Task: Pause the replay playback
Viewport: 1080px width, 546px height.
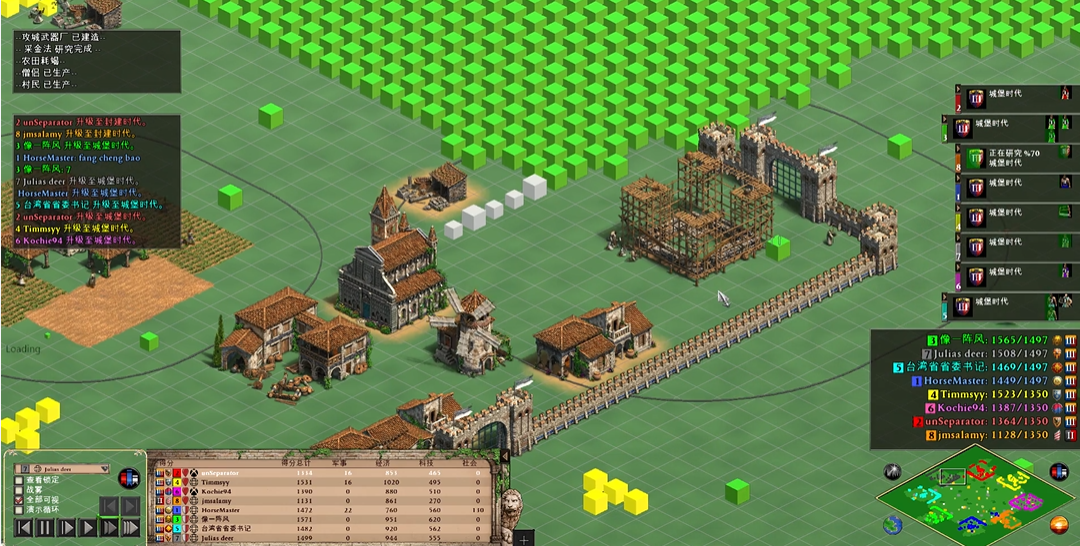Action: coord(45,527)
